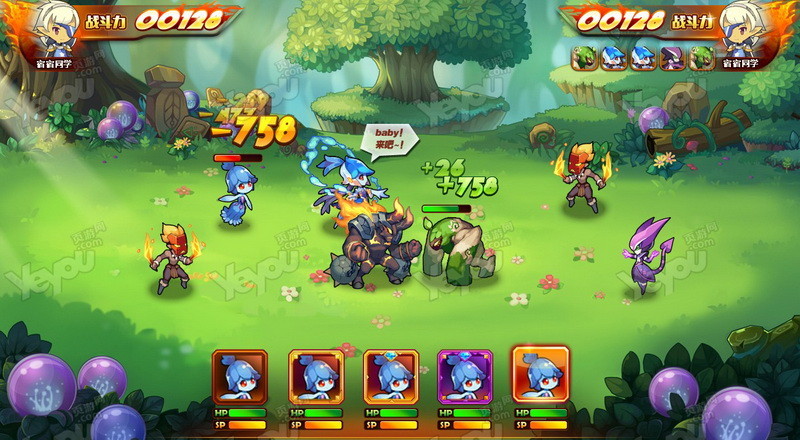The image size is (800, 440).
Task: Select the gold-framed card with blue gem
Action: pos(390,377)
